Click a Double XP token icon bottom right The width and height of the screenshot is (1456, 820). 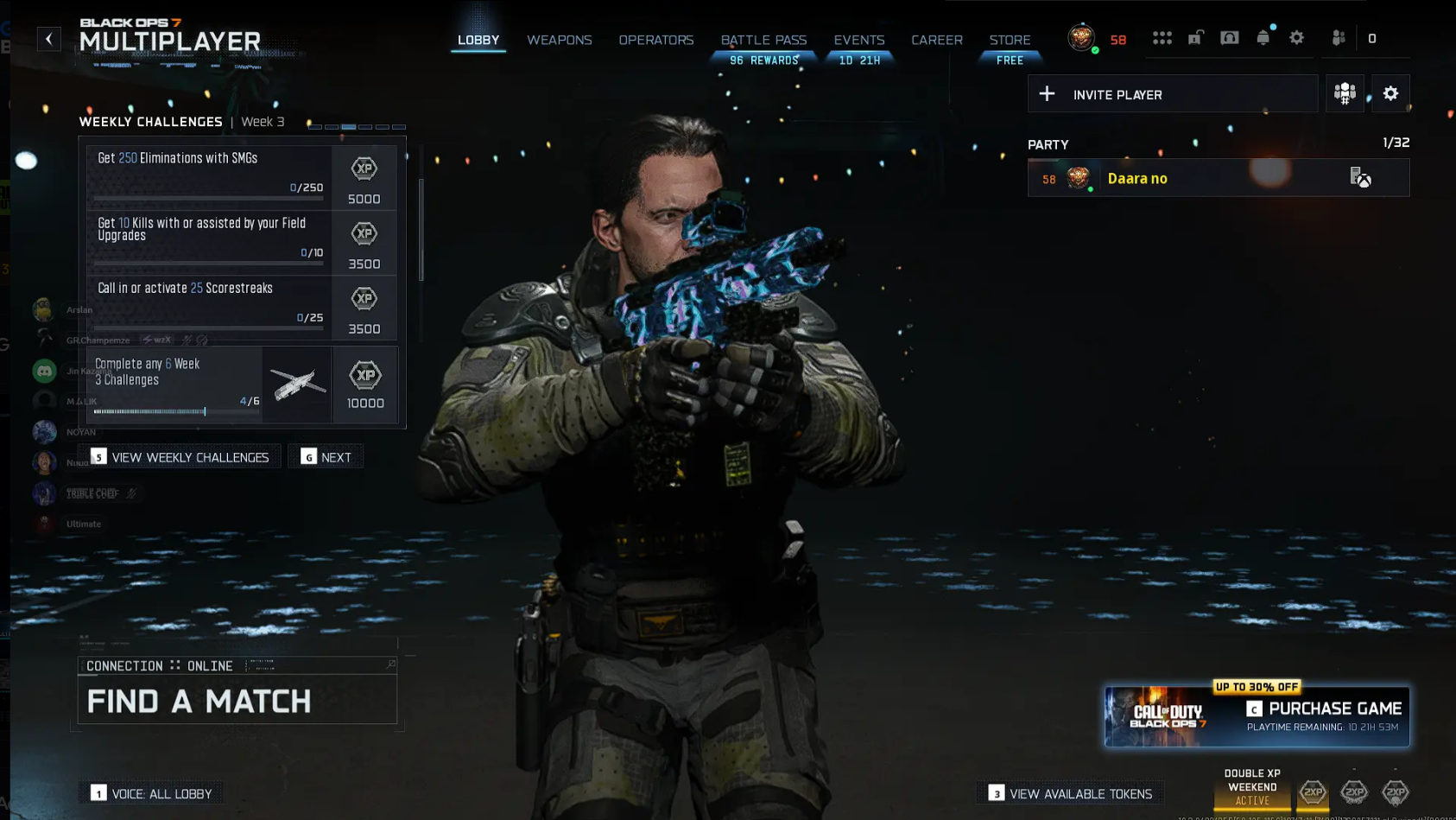(1312, 792)
